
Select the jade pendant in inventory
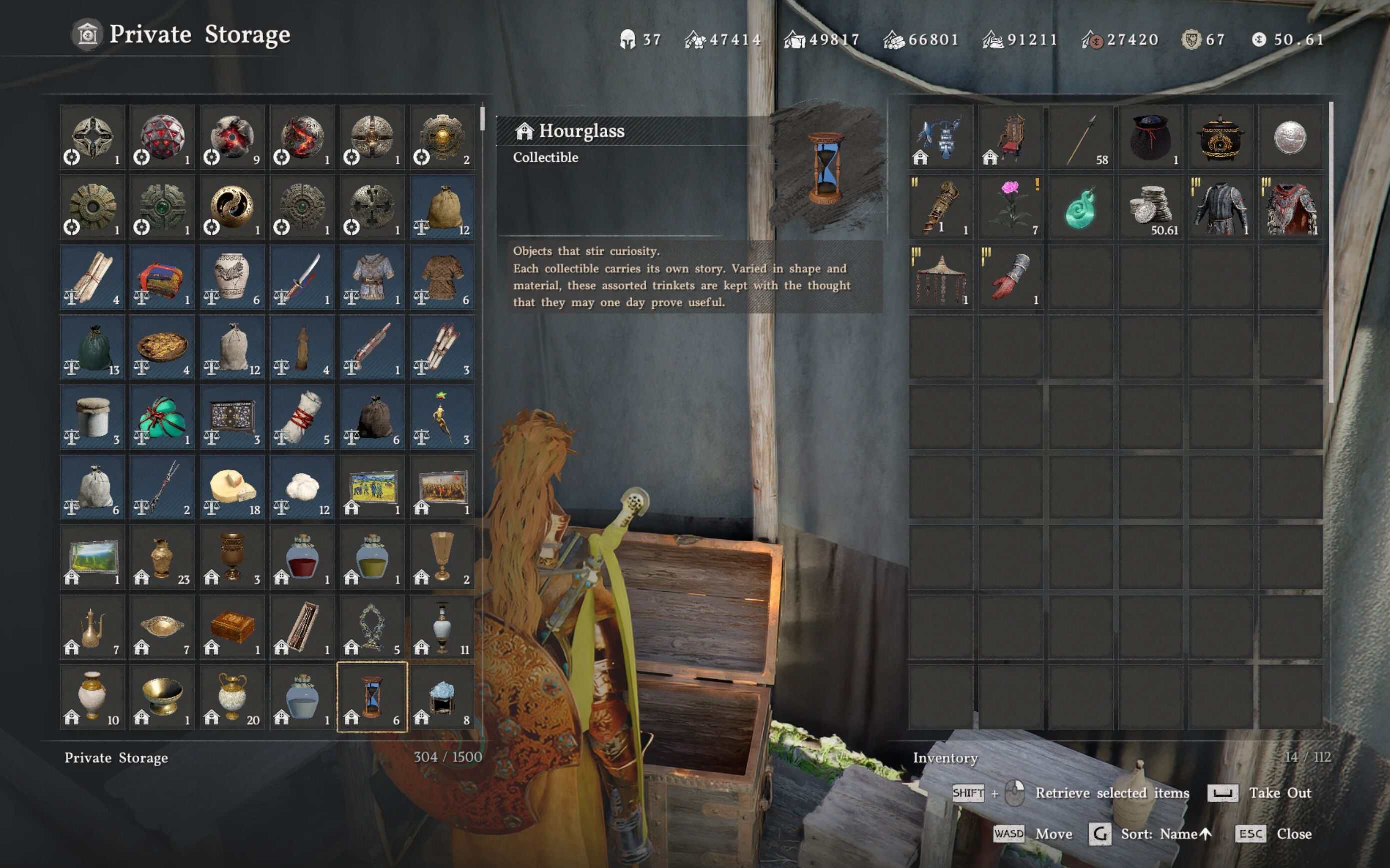pyautogui.click(x=1081, y=207)
